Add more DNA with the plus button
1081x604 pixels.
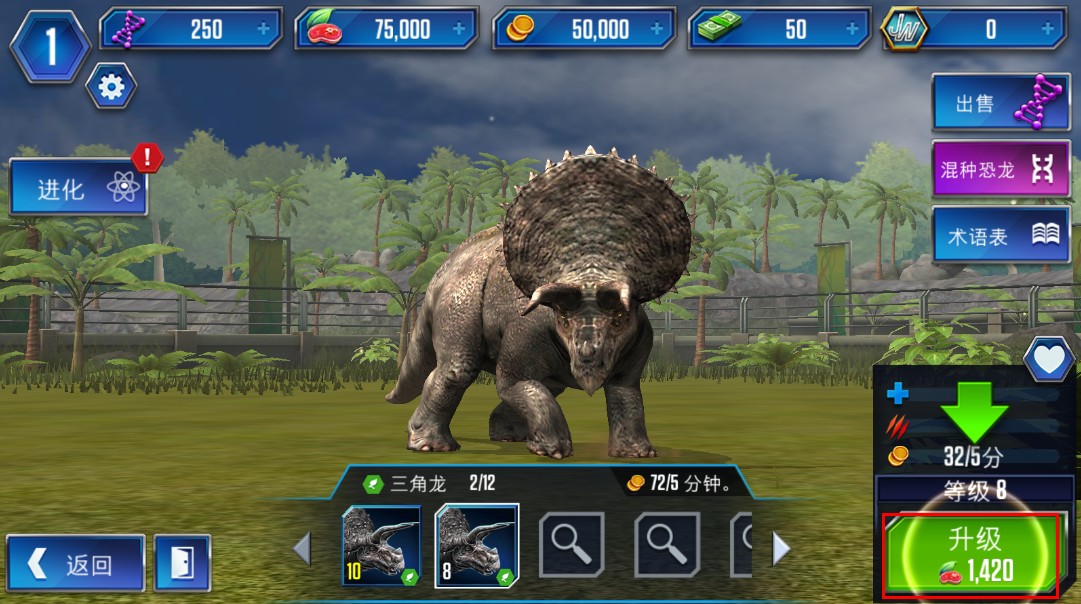[264, 29]
